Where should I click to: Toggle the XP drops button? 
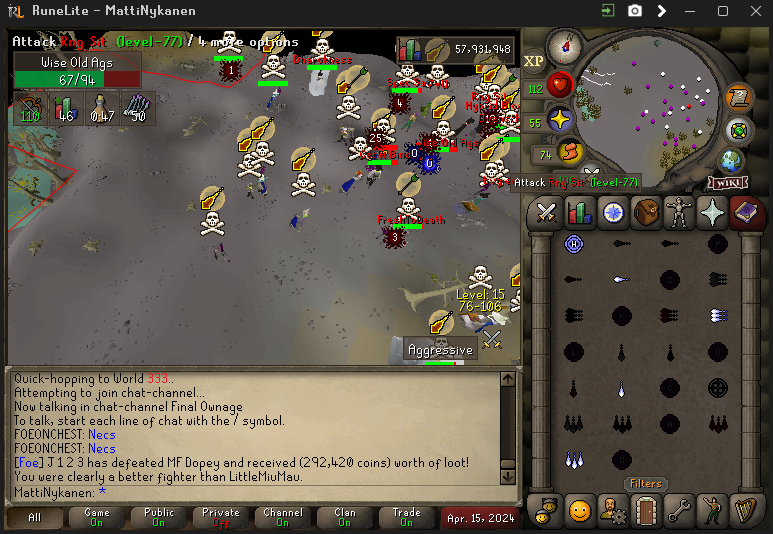(x=534, y=61)
